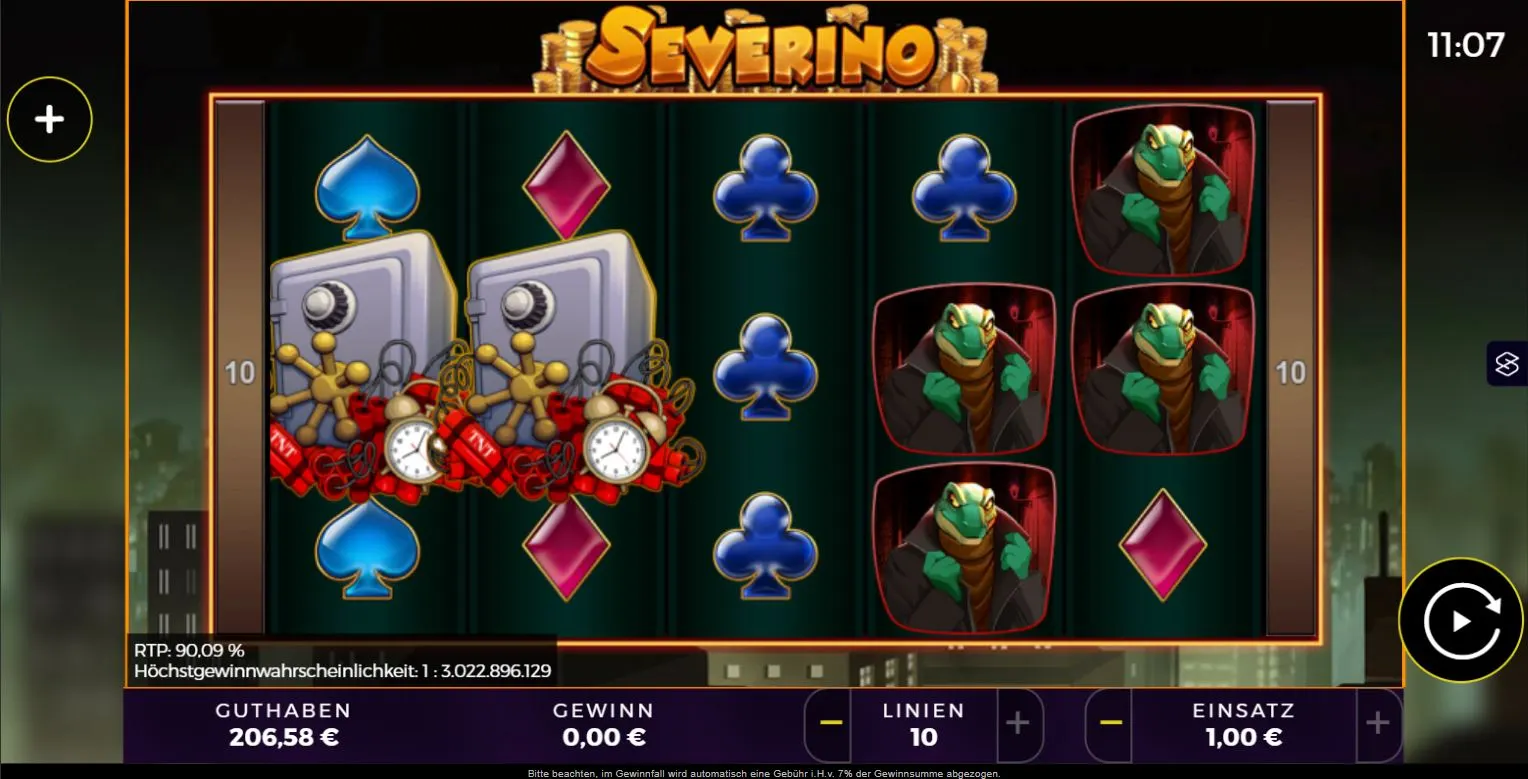Increase the Linien count with the plus stepper
The width and height of the screenshot is (1528, 779).
[1019, 724]
